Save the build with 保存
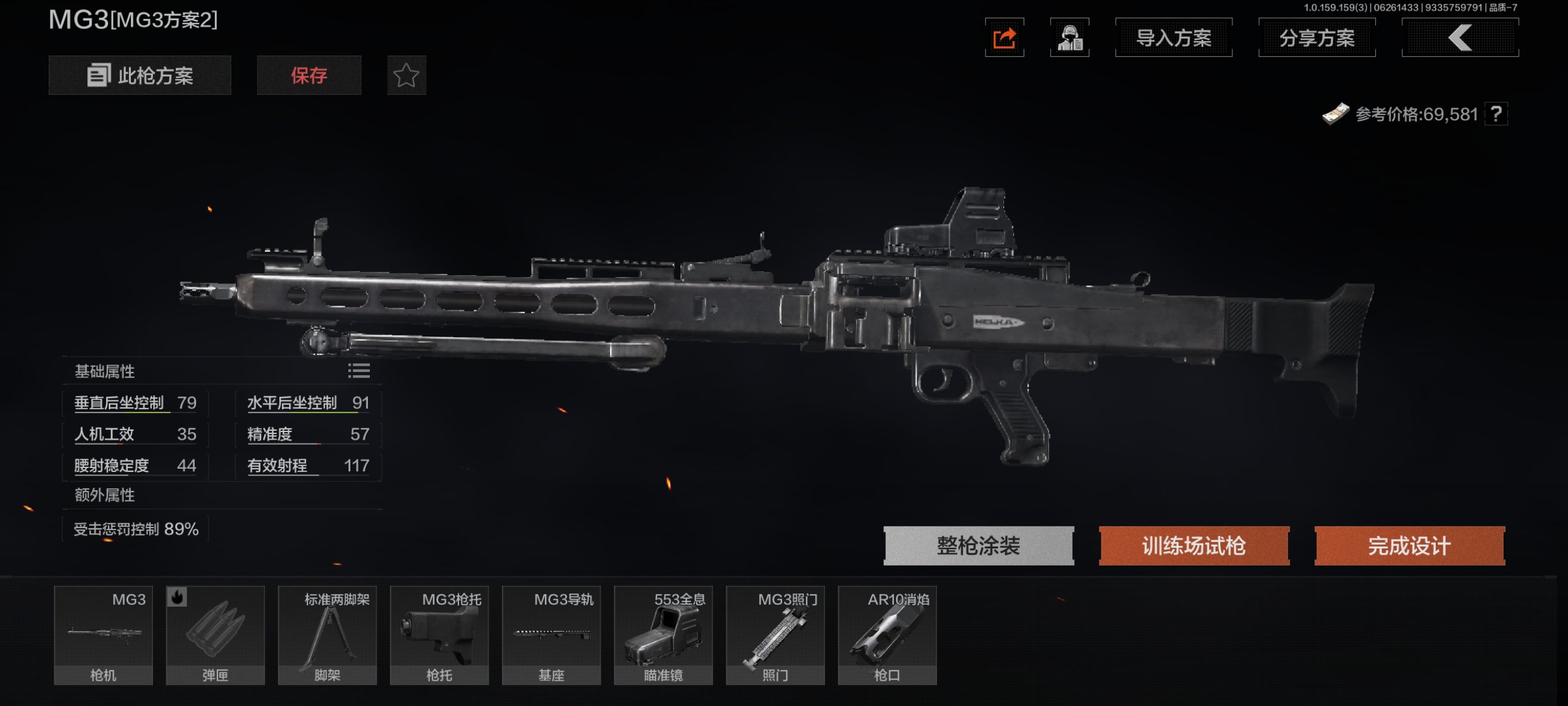The height and width of the screenshot is (706, 1568). pos(309,76)
